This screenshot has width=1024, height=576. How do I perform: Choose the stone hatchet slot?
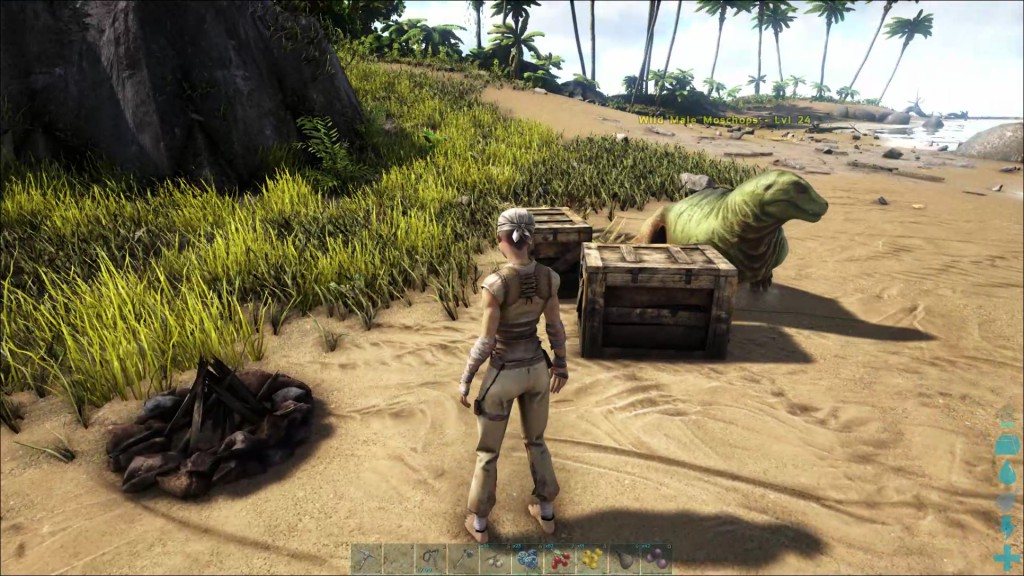point(462,558)
